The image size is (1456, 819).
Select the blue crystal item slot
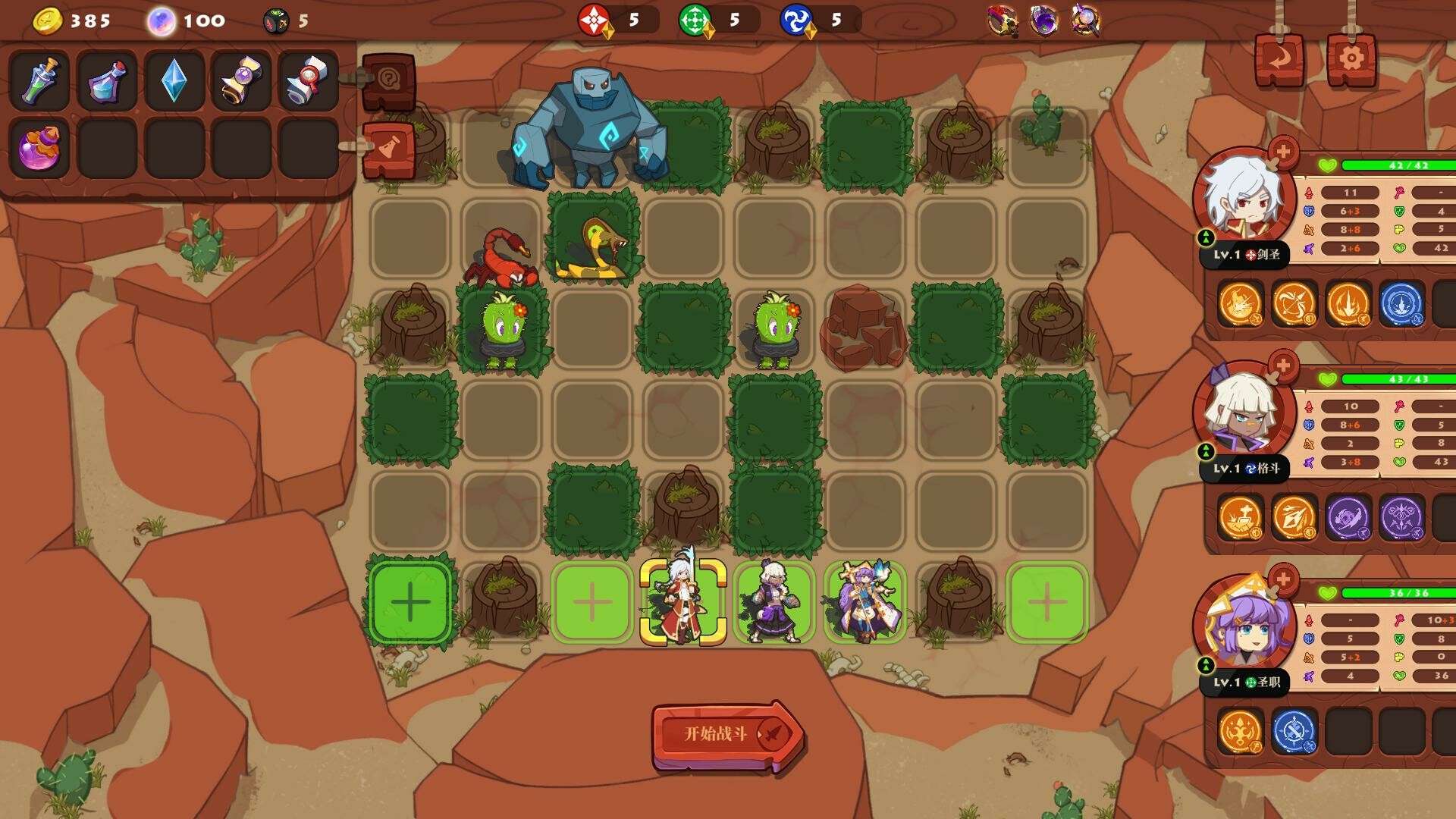[174, 80]
